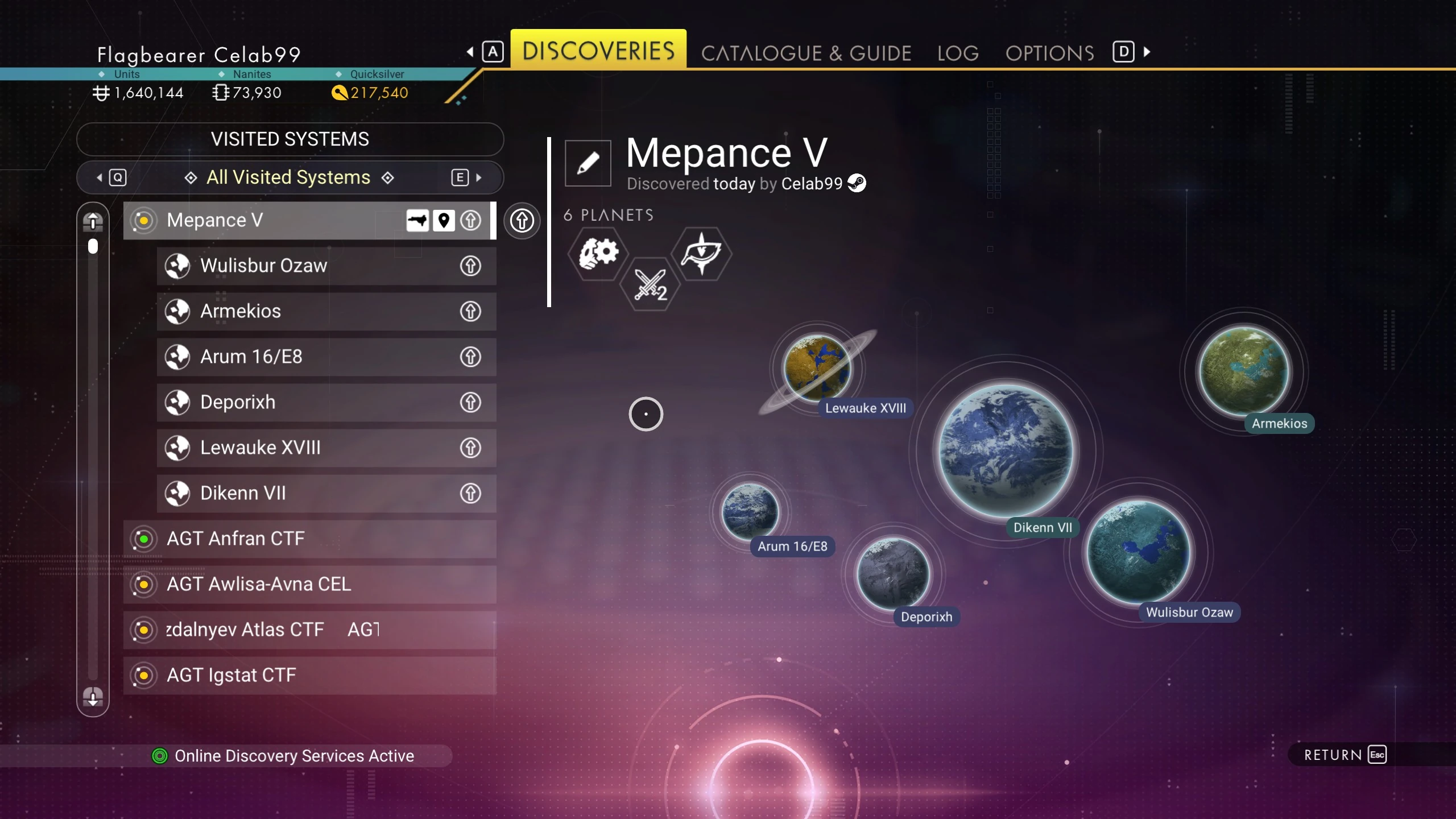This screenshot has width=1456, height=819.
Task: Upload all Mepance V discoveries
Action: (x=522, y=220)
